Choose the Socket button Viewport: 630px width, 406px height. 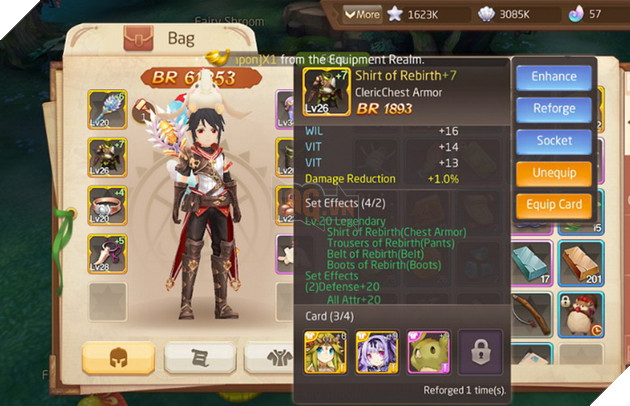click(554, 140)
